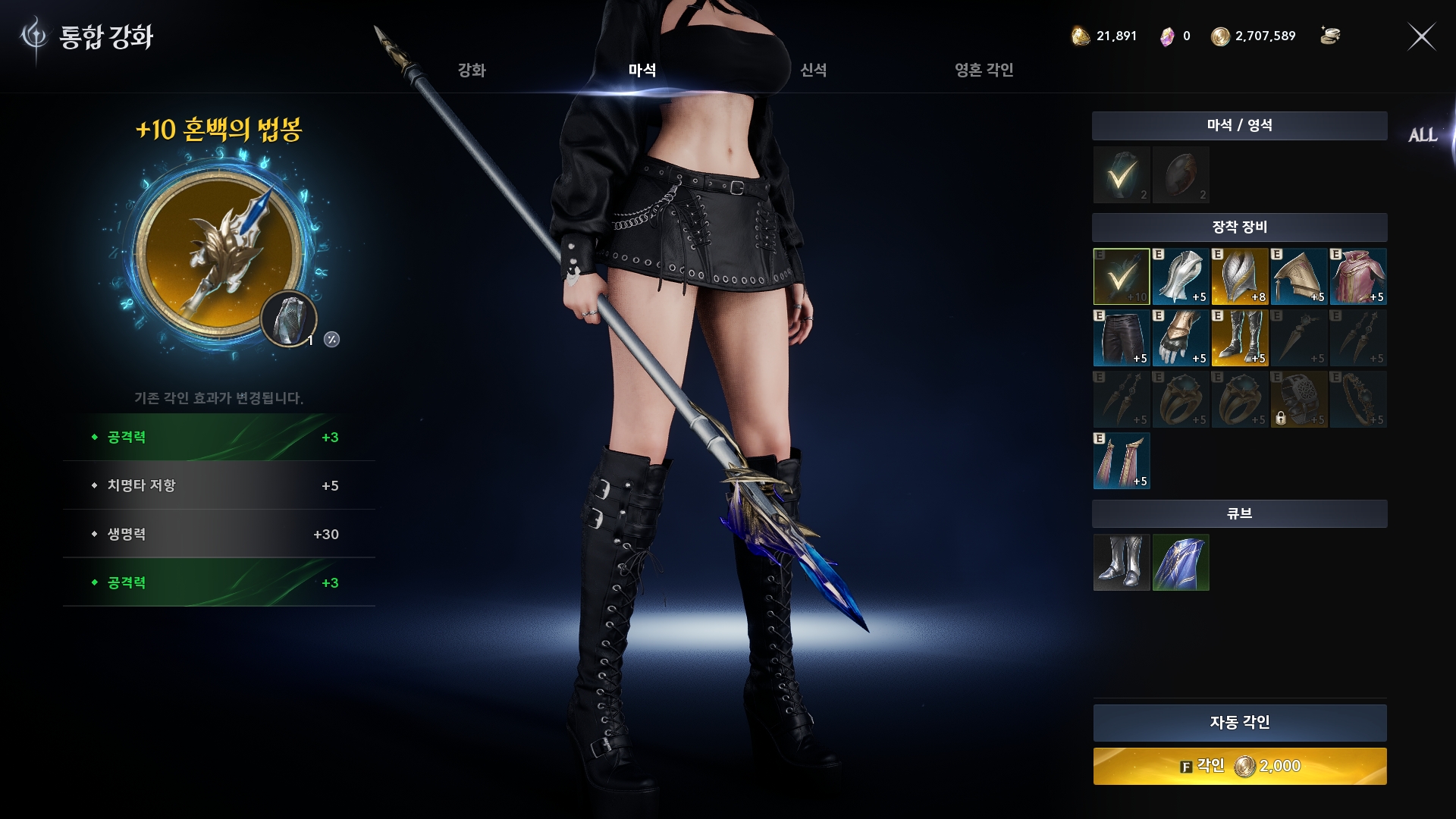Select the +5 golden helmet slot

coord(1298,277)
